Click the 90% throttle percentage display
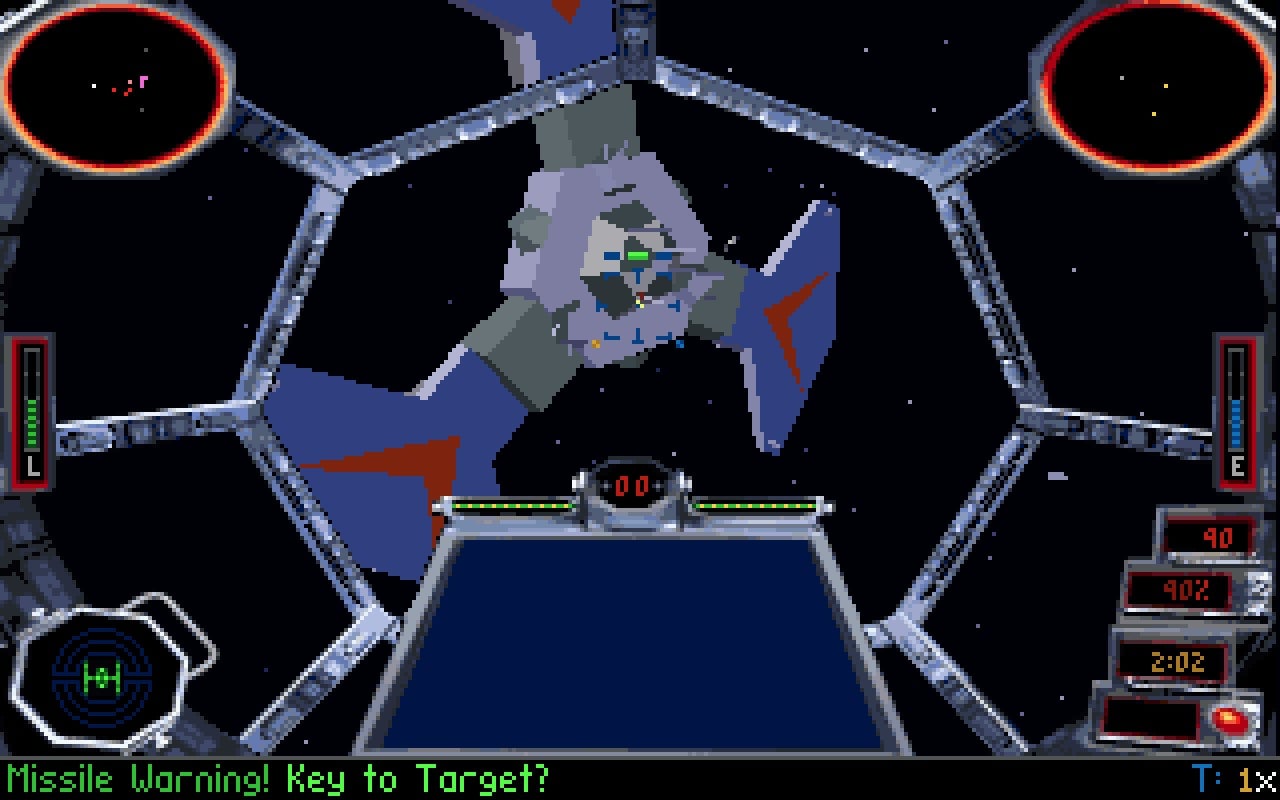Screen dimensions: 1280x800 click(x=1180, y=590)
